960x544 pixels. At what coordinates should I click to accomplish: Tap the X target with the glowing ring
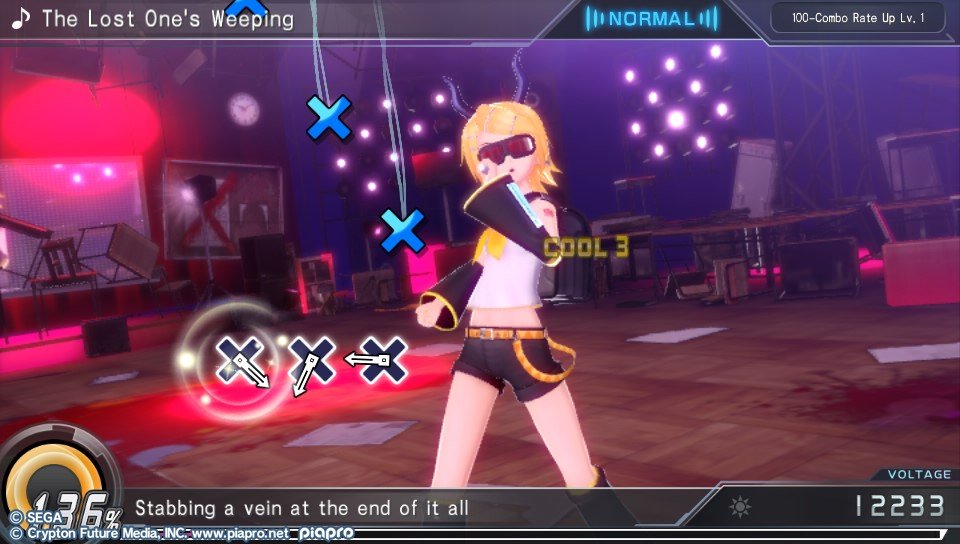point(240,362)
